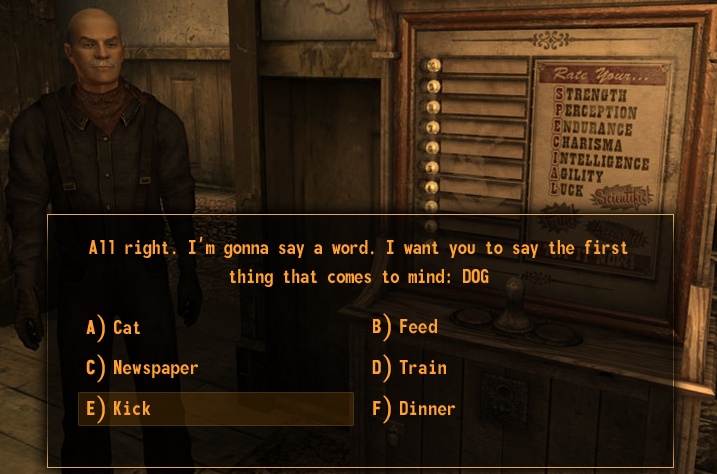Answer with the word "Train"
The image size is (717, 474).
click(x=422, y=368)
